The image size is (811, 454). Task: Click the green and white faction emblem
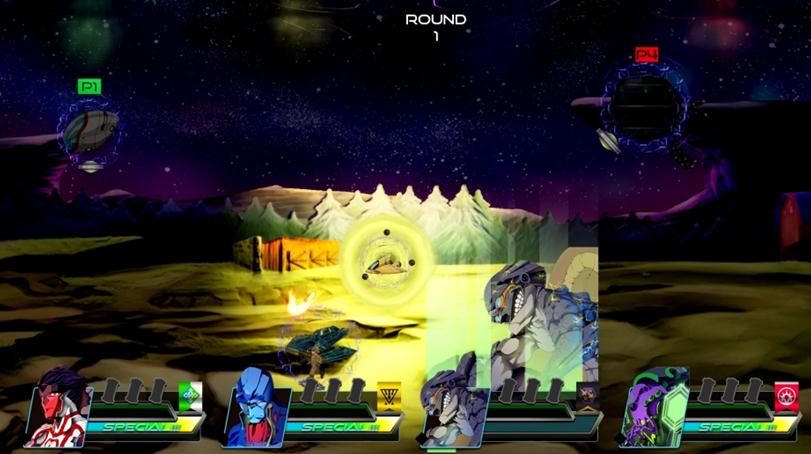[x=190, y=397]
